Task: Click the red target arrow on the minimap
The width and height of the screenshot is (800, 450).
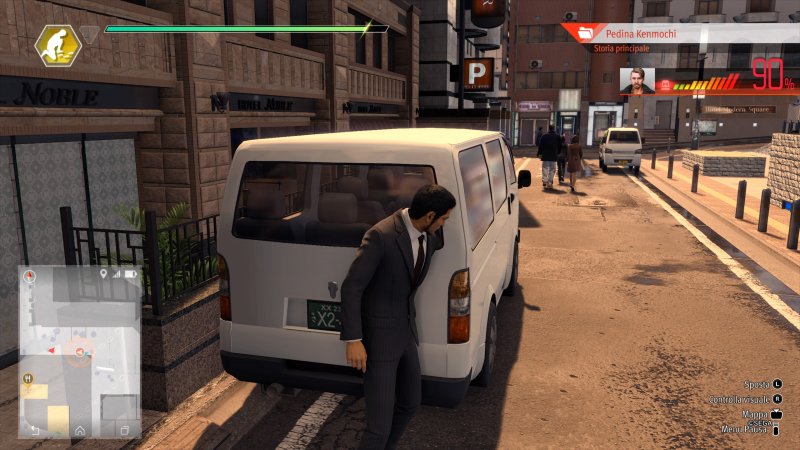Action: [52, 351]
